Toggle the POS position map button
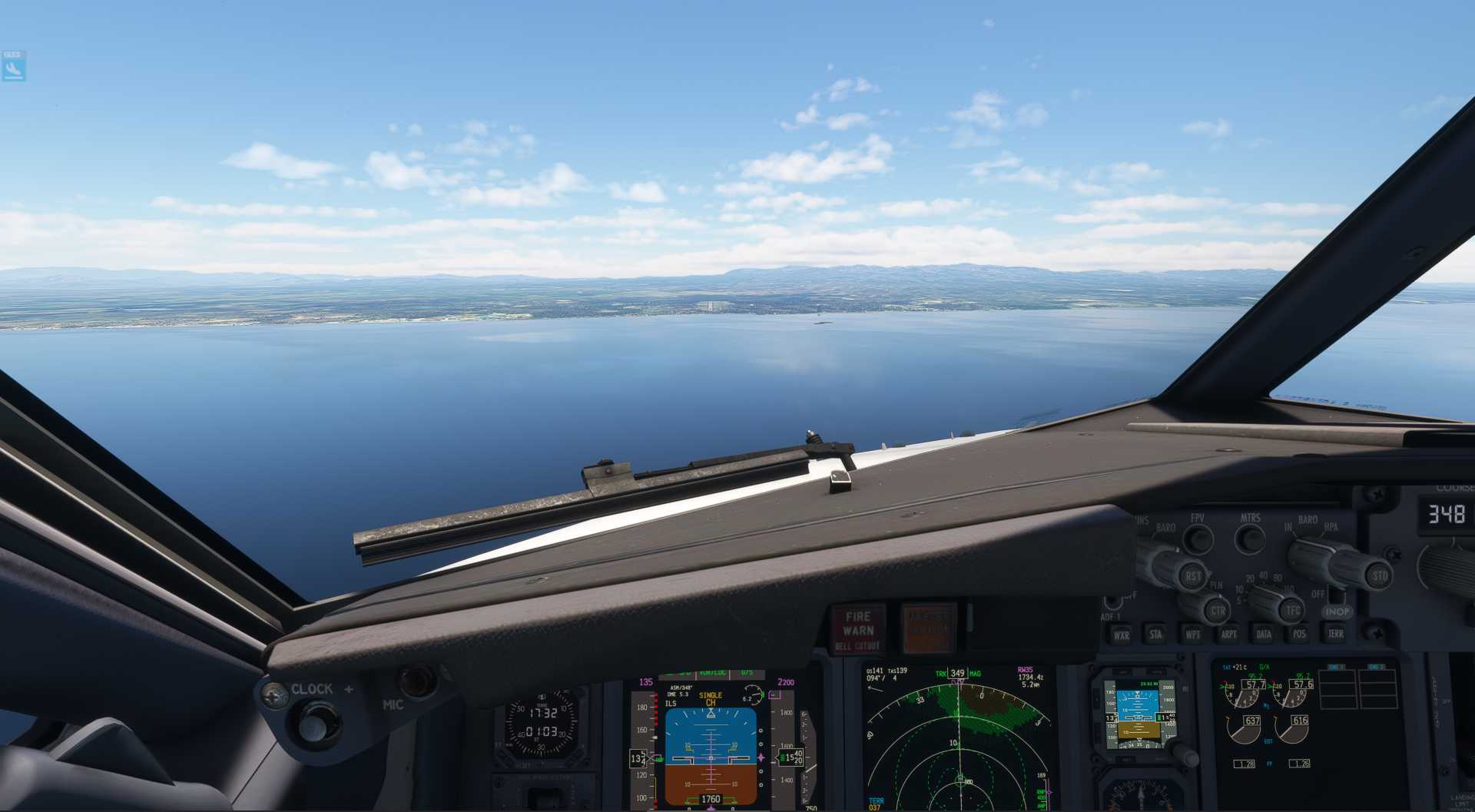1475x812 pixels. (x=1299, y=635)
